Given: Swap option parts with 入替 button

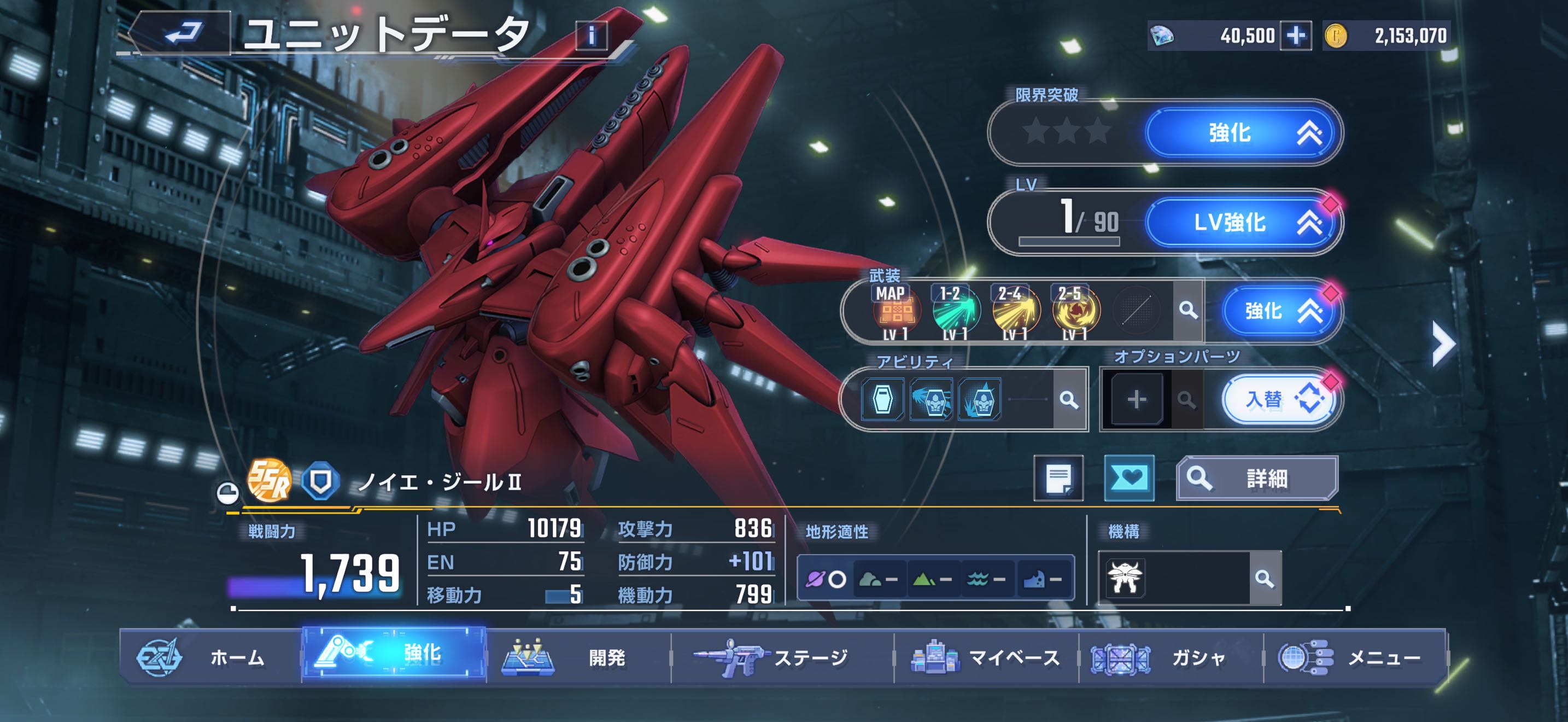Looking at the screenshot, I should coord(1277,400).
